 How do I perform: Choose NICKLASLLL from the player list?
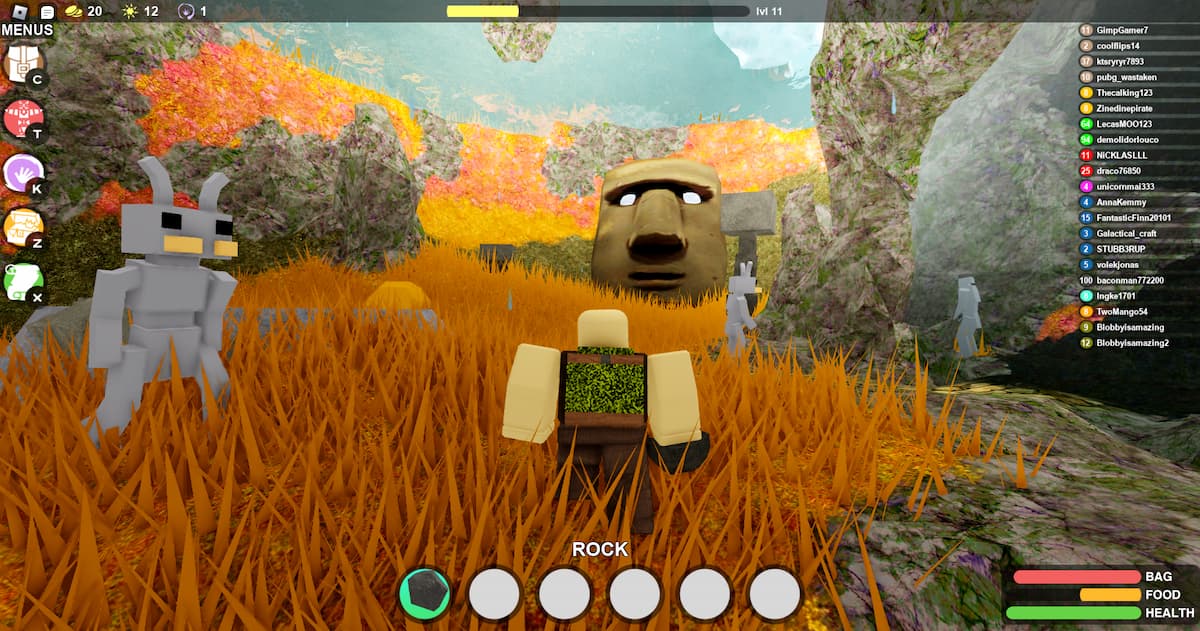coord(1124,155)
